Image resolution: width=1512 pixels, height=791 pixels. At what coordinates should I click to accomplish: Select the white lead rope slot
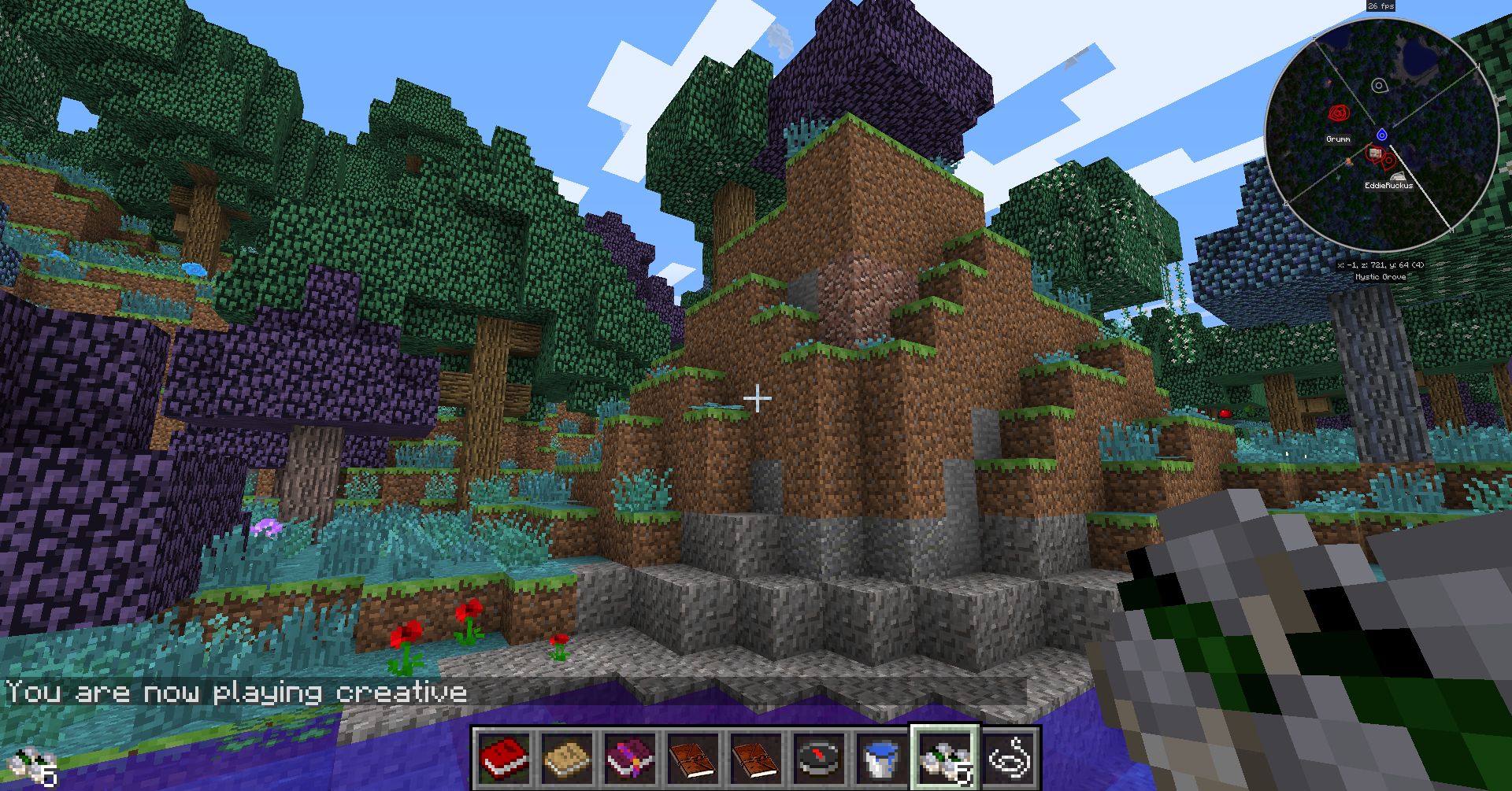pyautogui.click(x=1009, y=758)
